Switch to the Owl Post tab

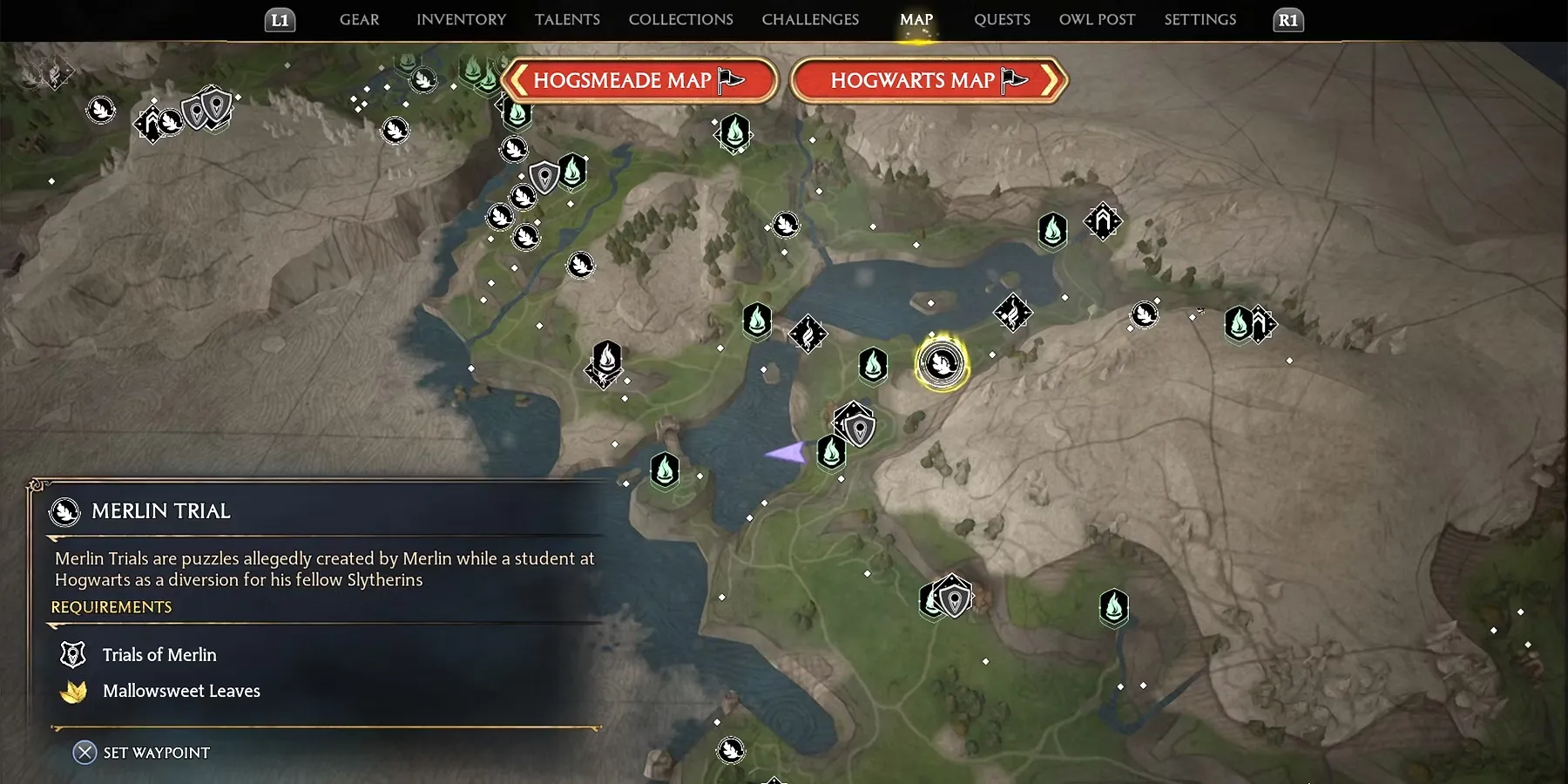(1097, 20)
